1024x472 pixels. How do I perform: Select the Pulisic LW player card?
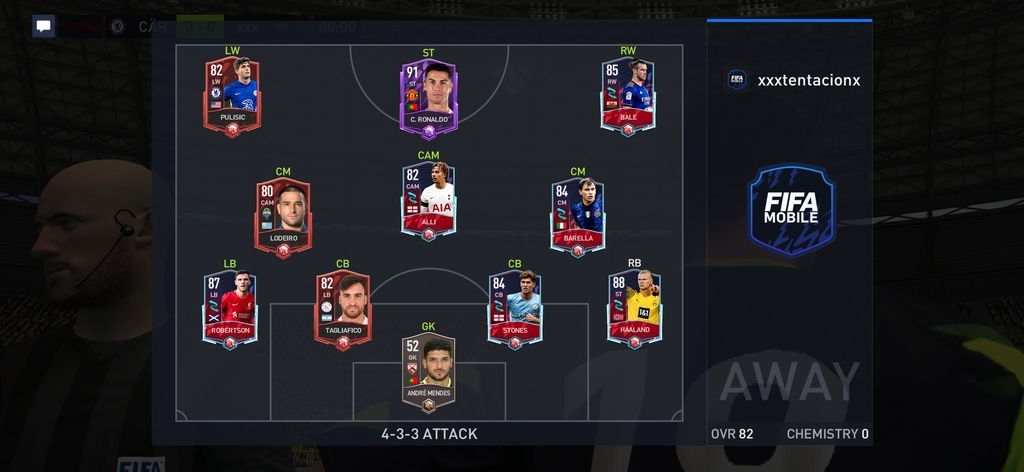pos(232,96)
